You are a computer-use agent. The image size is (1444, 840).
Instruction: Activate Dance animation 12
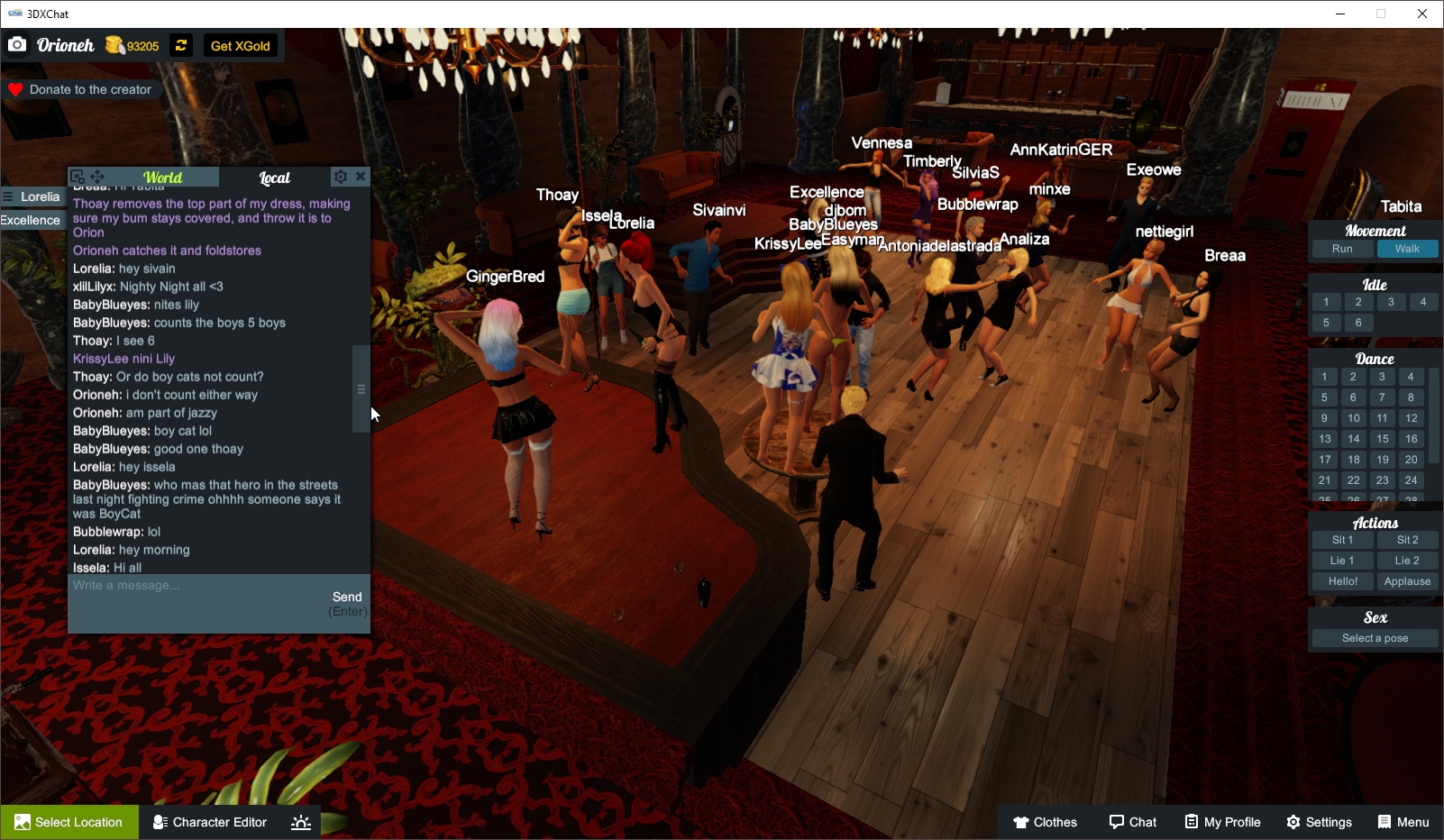click(1410, 417)
